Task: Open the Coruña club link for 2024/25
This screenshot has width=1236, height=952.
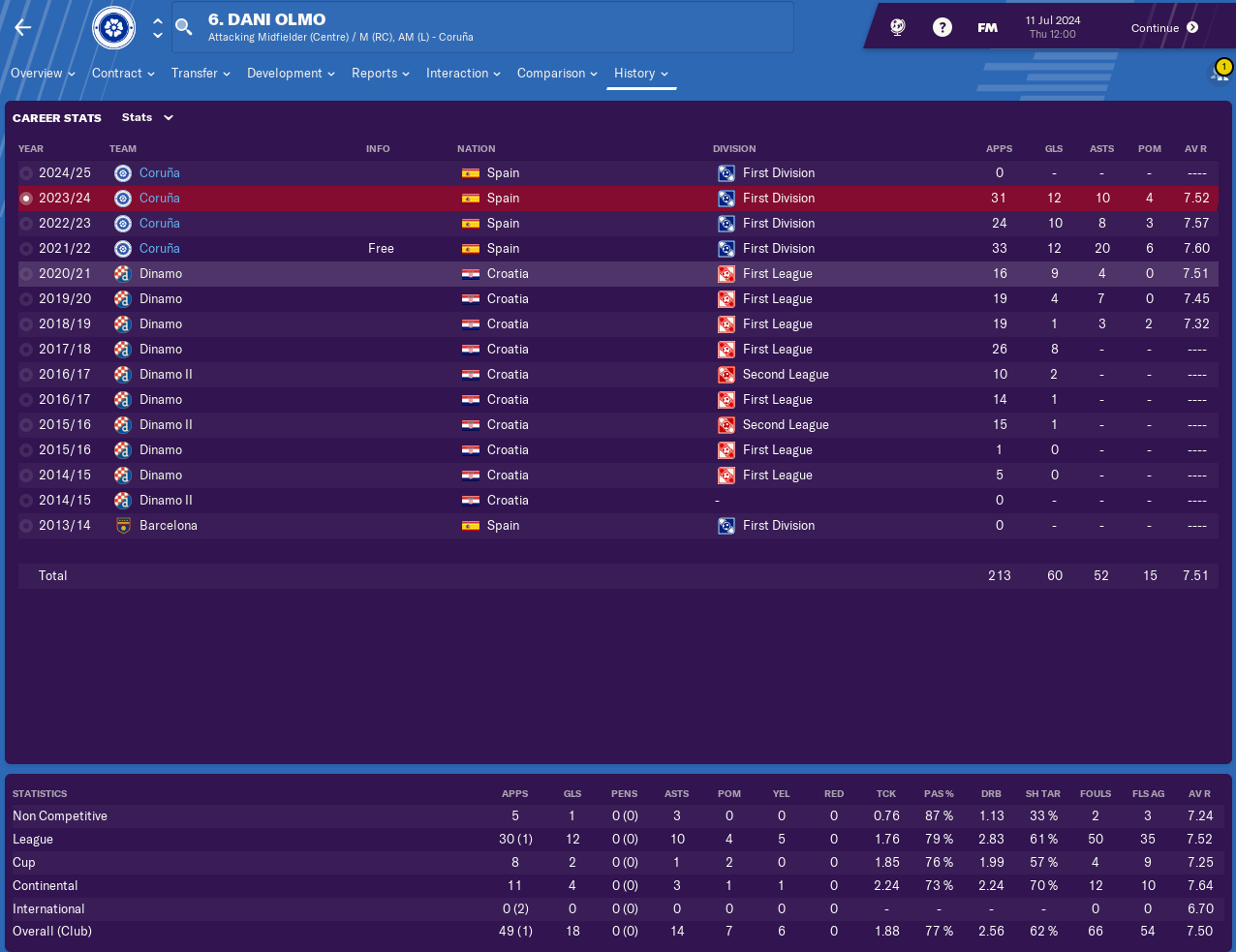Action: 160,173
